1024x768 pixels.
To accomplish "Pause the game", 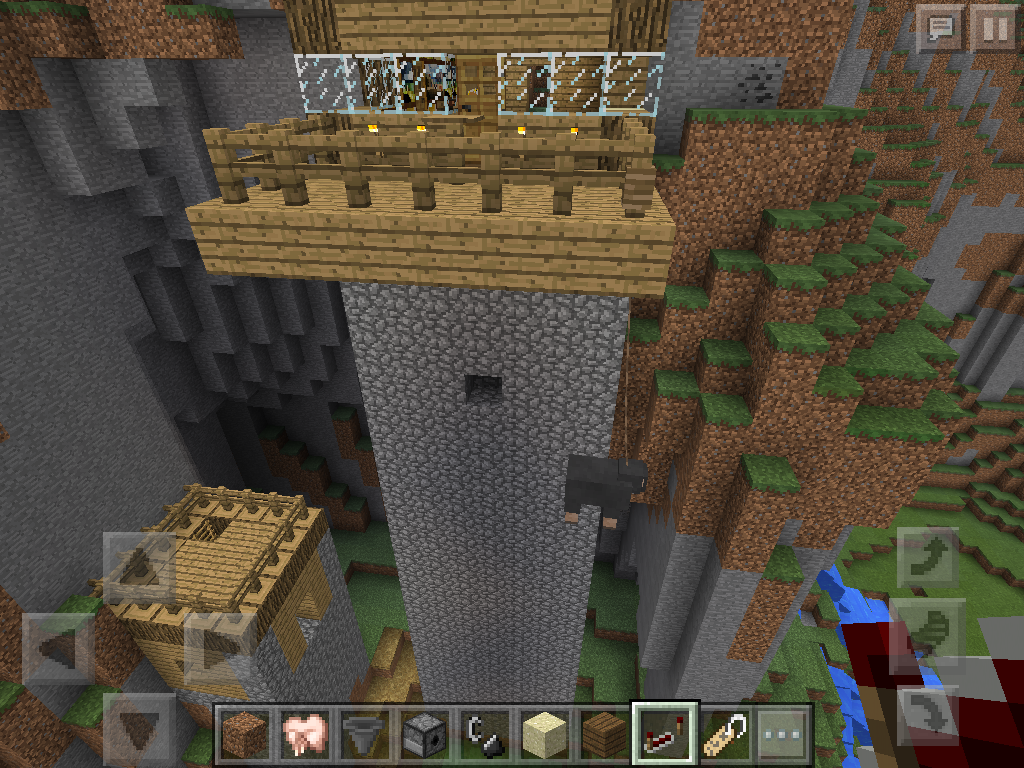I will pyautogui.click(x=995, y=28).
